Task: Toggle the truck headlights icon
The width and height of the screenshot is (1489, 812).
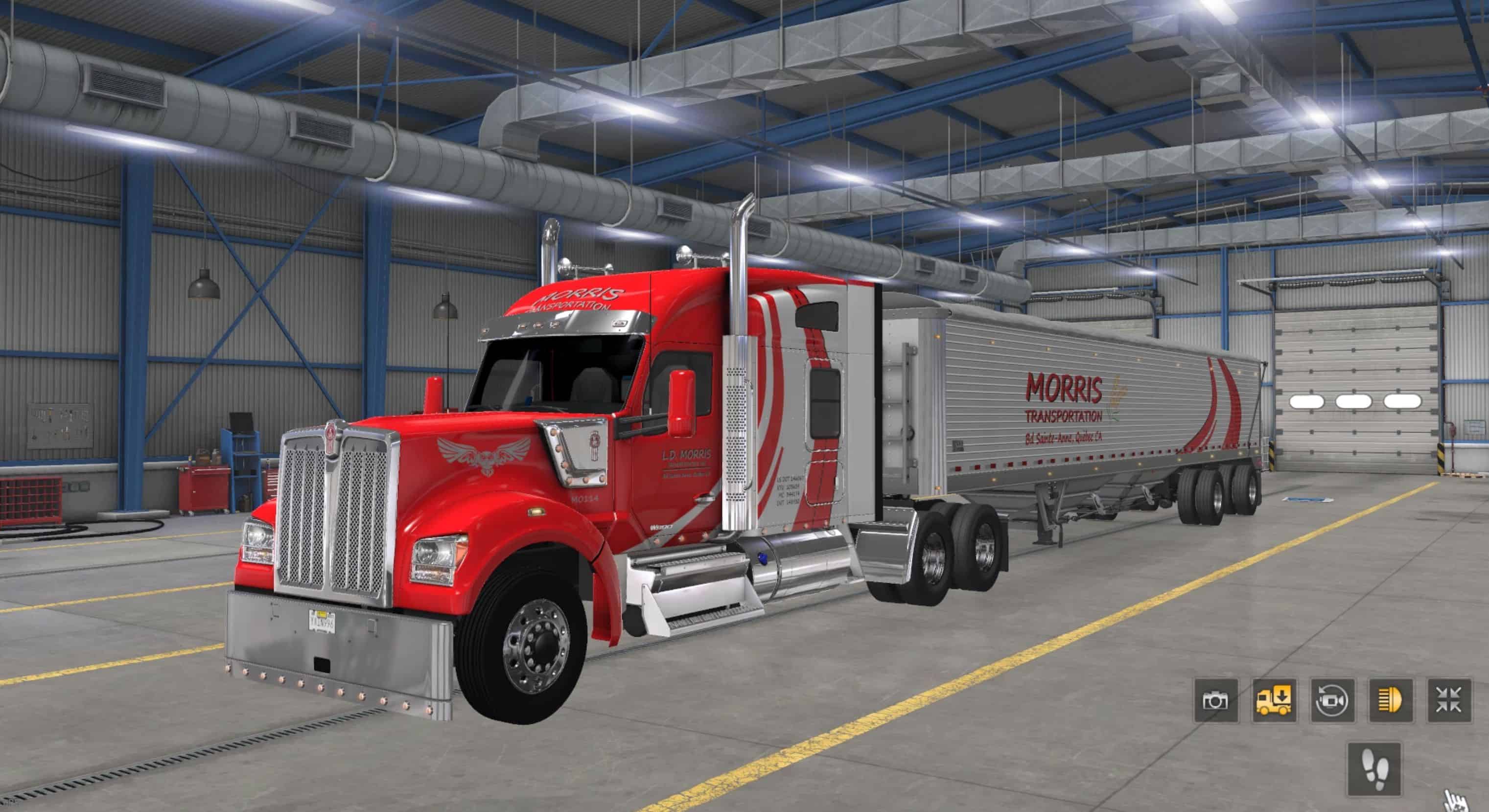Action: pos(1391,700)
